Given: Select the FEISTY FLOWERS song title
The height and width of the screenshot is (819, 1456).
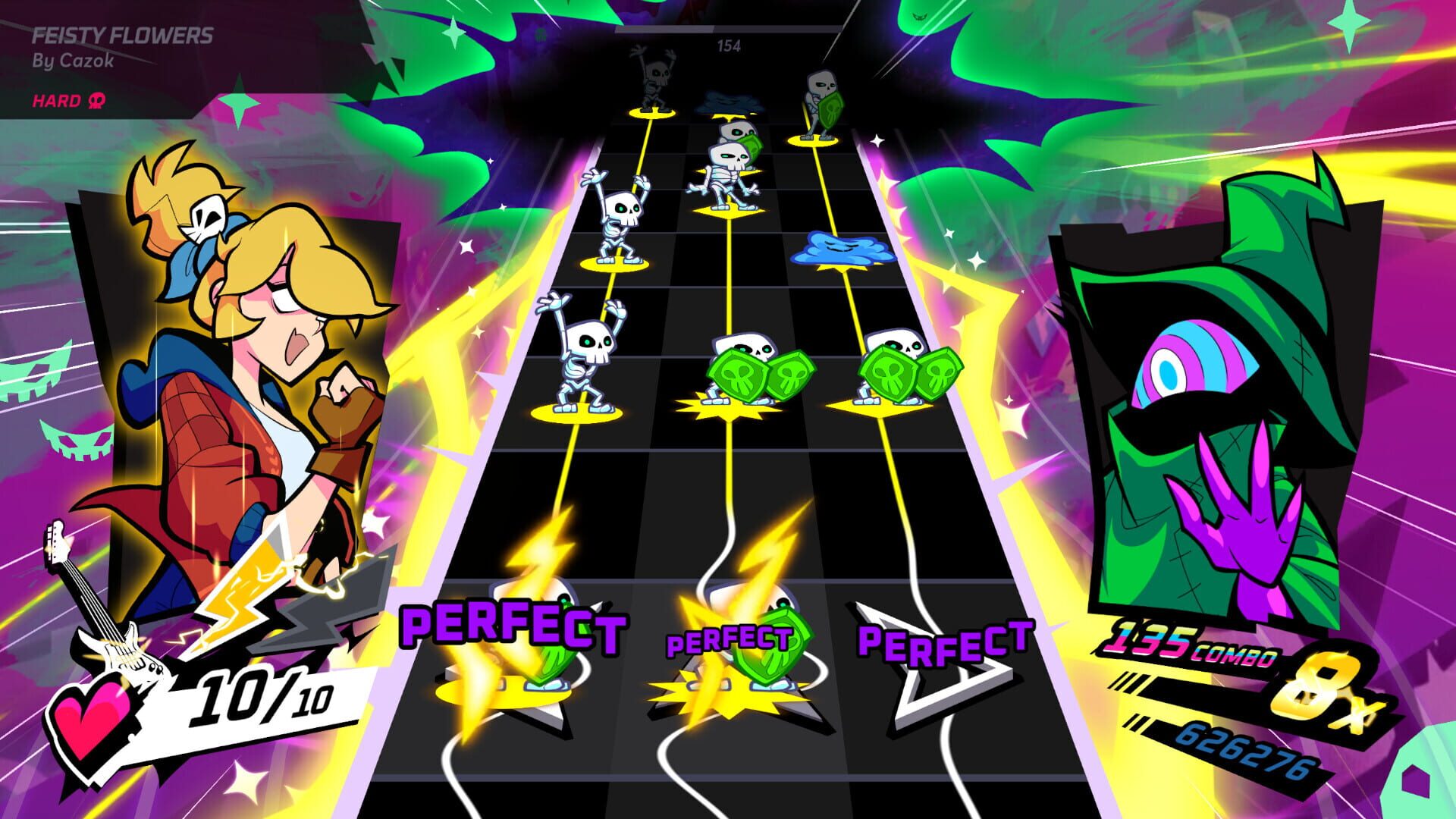Looking at the screenshot, I should 123,34.
